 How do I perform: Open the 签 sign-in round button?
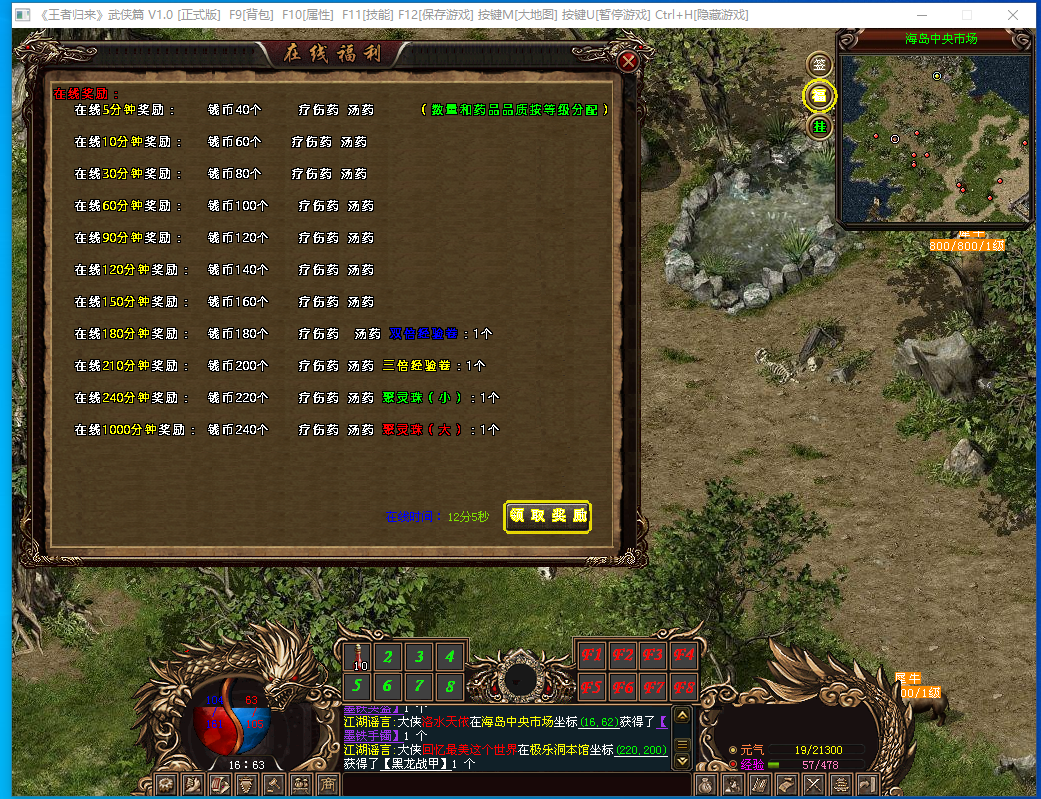(x=820, y=63)
